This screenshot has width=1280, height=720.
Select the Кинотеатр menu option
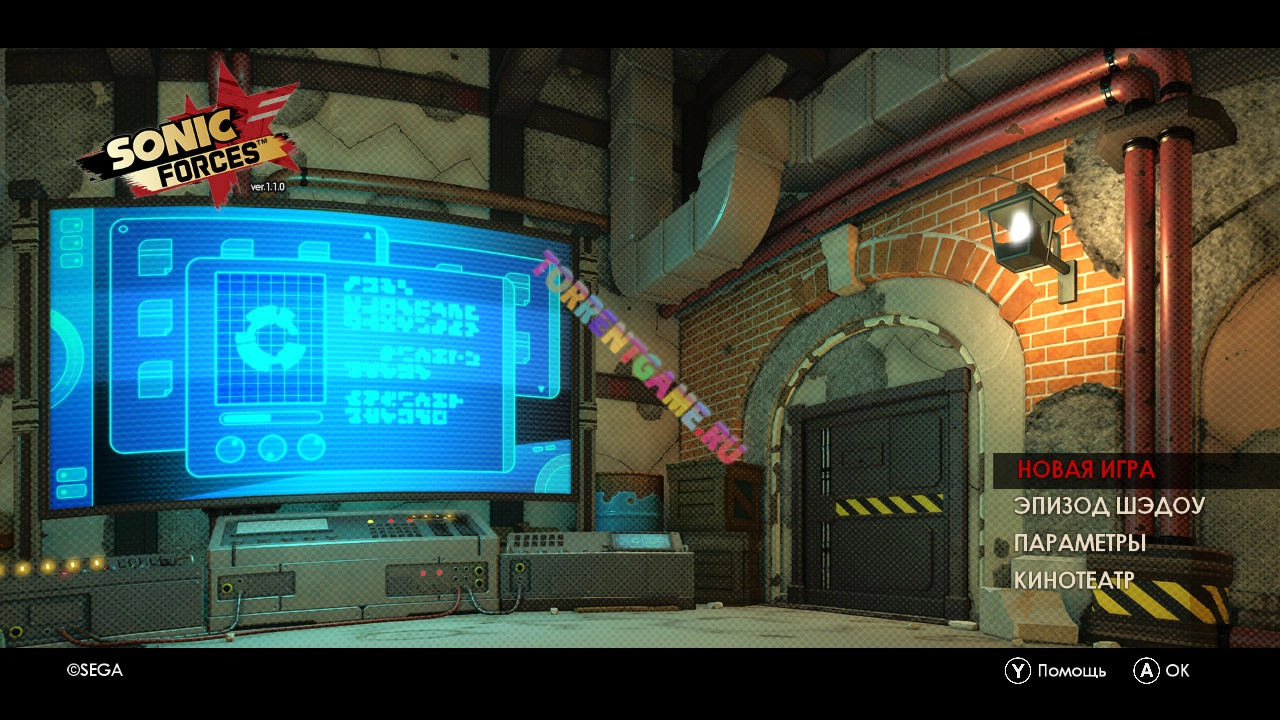1073,581
